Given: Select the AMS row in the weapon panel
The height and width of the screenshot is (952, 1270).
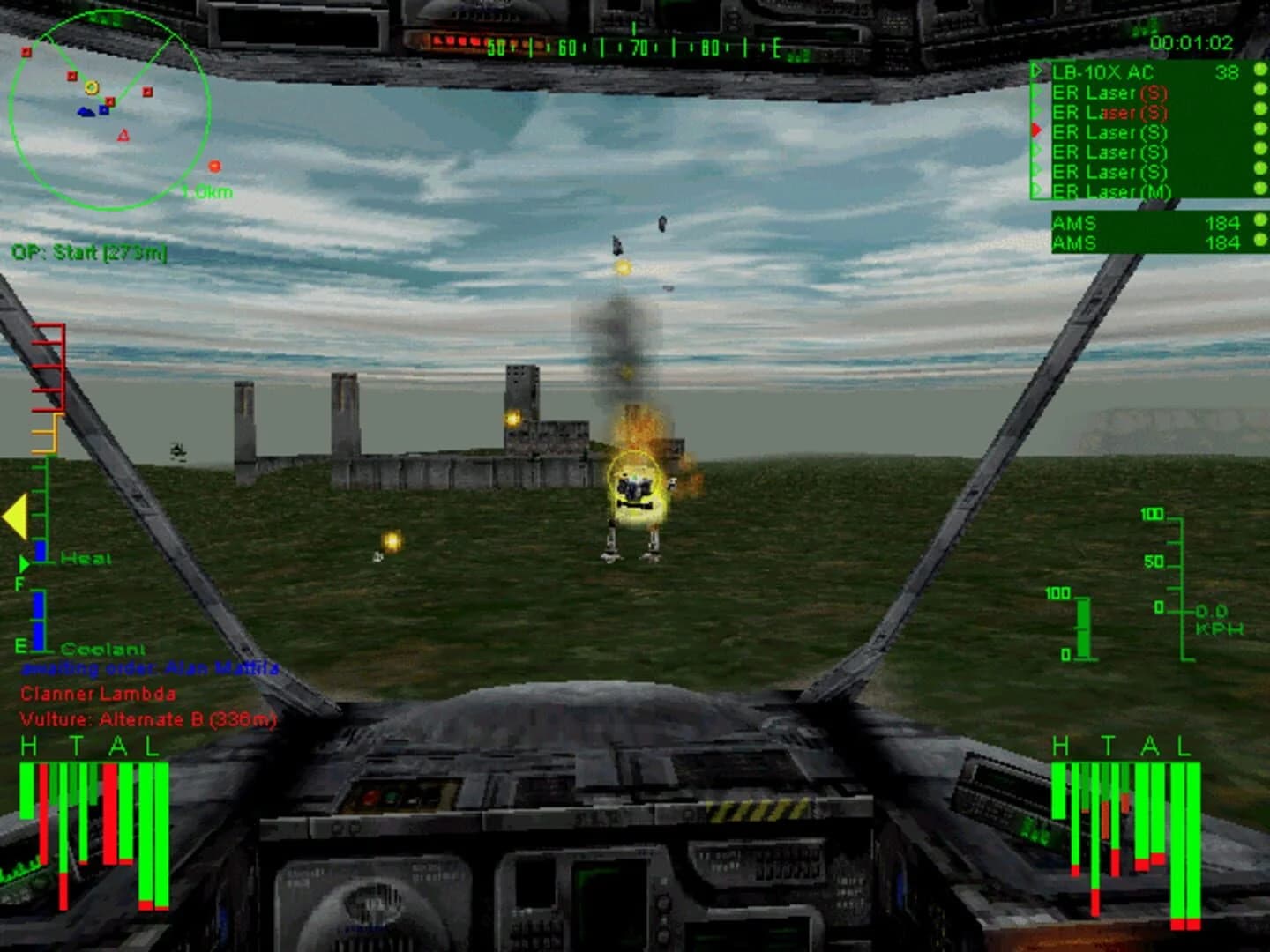Looking at the screenshot, I should (x=1094, y=223).
